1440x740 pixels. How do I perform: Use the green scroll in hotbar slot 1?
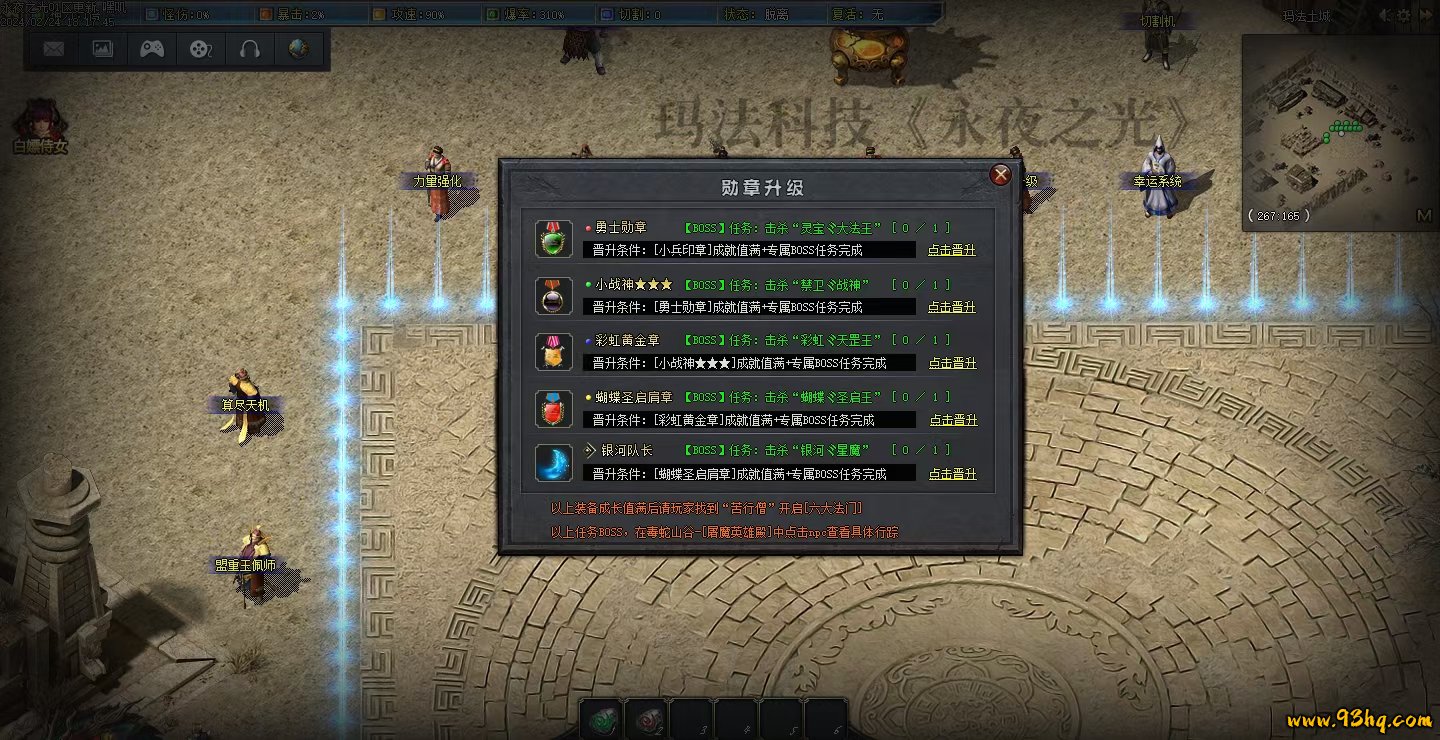tap(602, 720)
